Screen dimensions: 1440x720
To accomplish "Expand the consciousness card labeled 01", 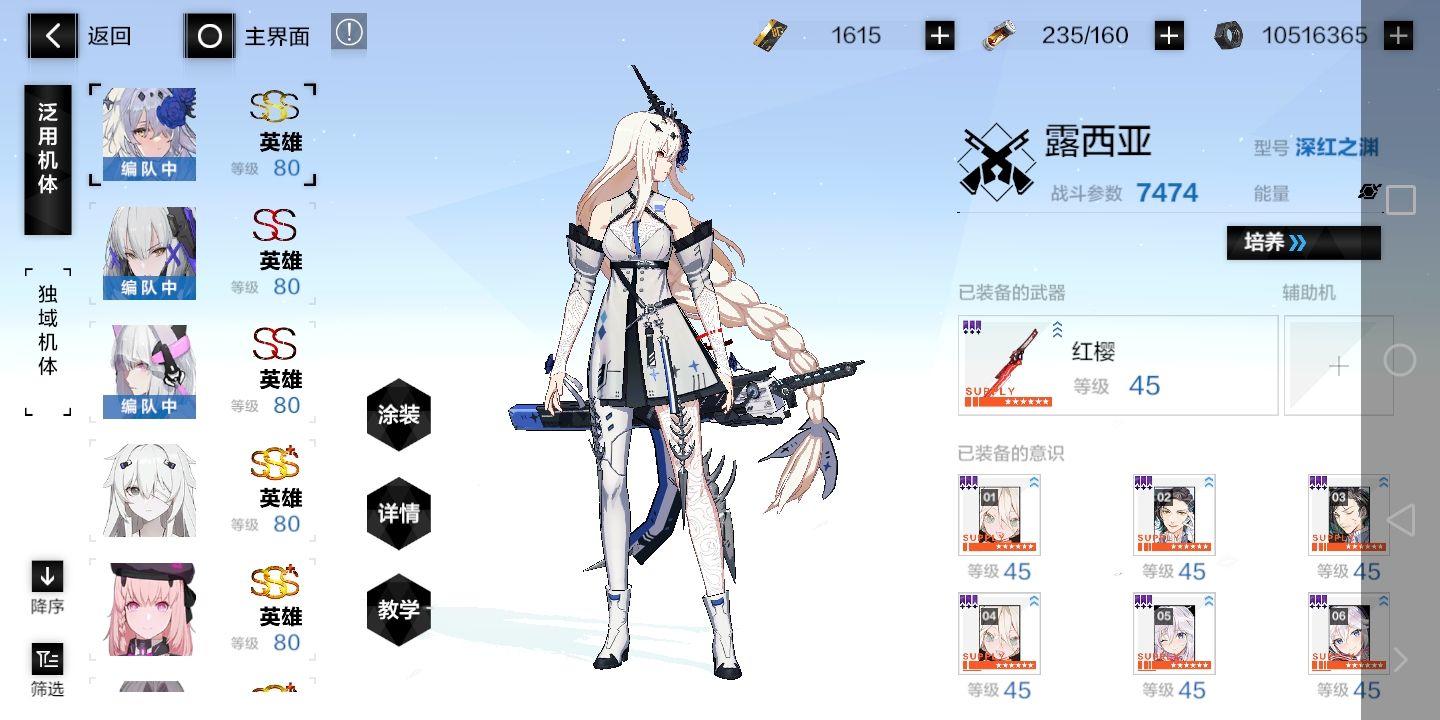I will [x=1034, y=484].
